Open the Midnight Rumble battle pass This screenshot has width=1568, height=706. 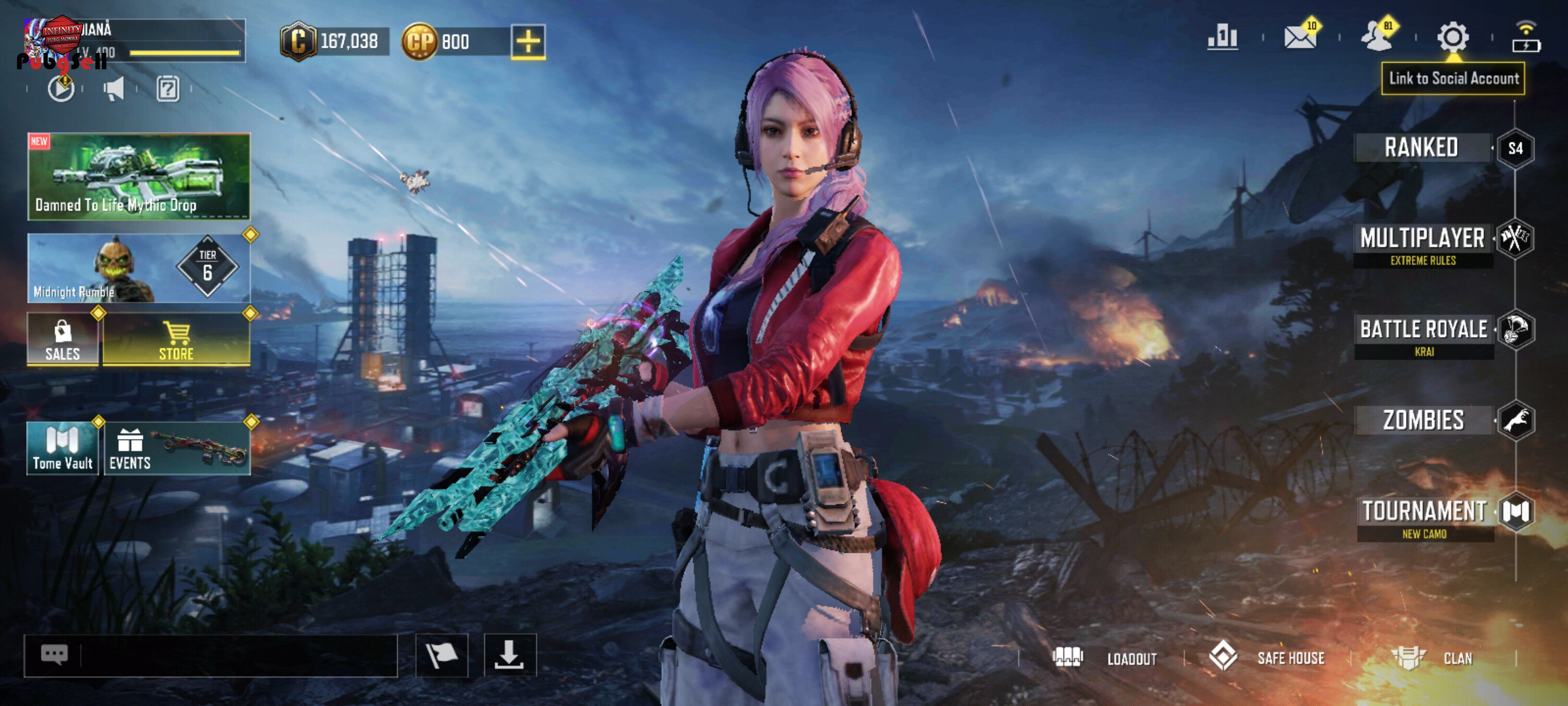pos(139,268)
